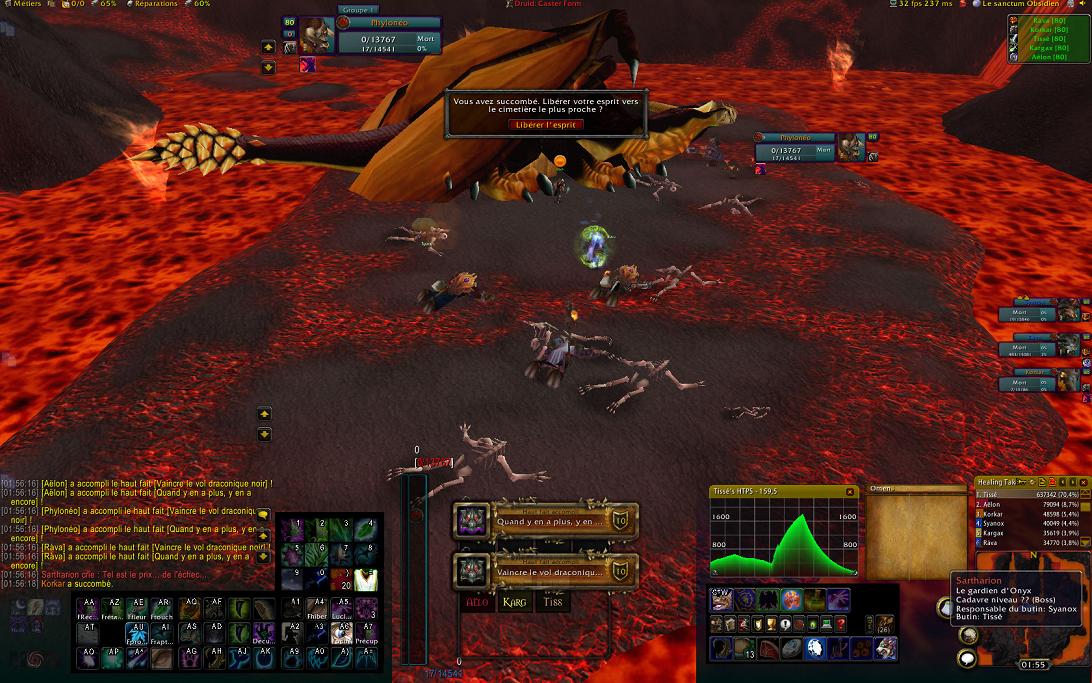
Task: Click the loot roll name Karg
Action: [x=515, y=602]
